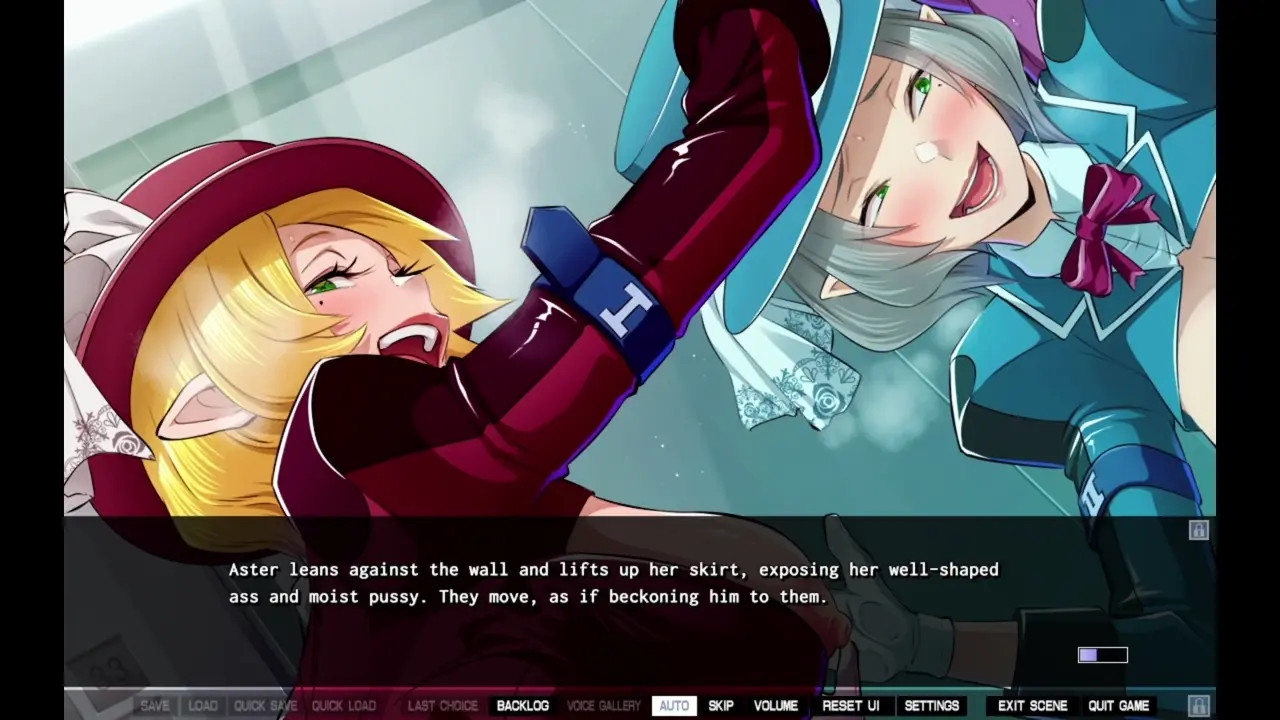Toggle the Auto advance mode
This screenshot has height=720, width=1280.
pyautogui.click(x=674, y=706)
